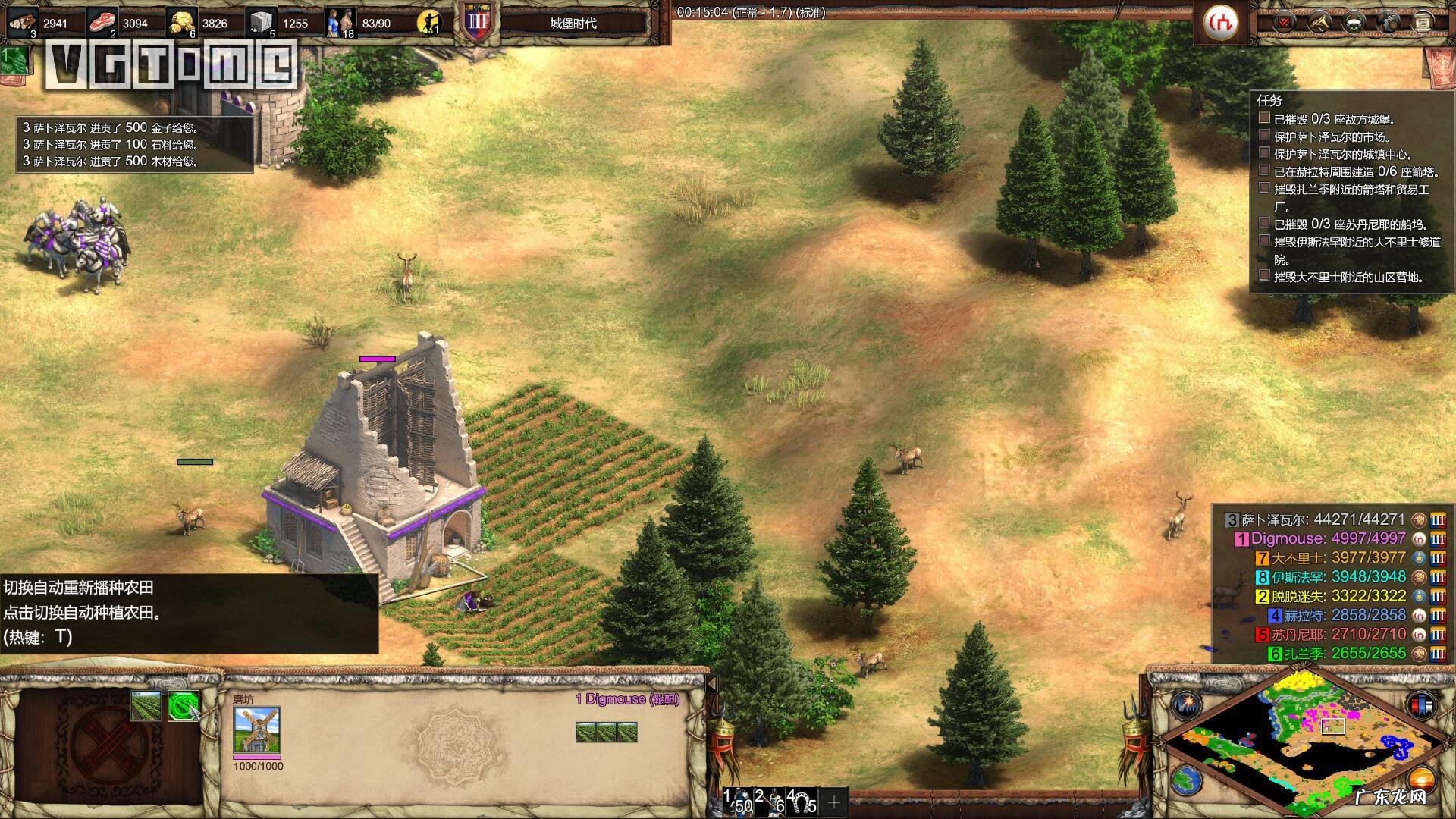Switch minimap mode with the globe button
The height and width of the screenshot is (819, 1456).
click(1187, 780)
